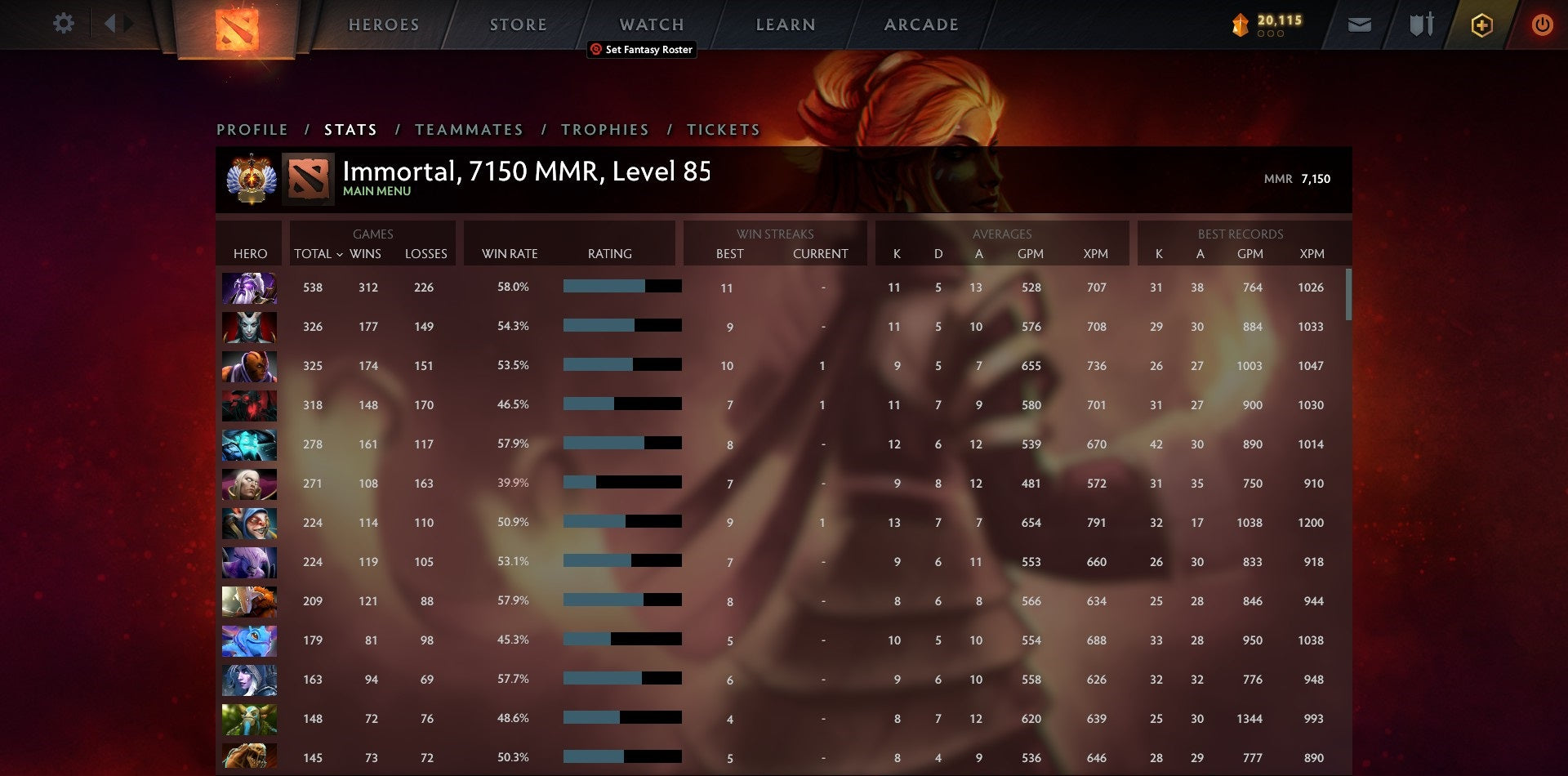Click the Shadow Fiend hero portrait
This screenshot has height=776, width=1568.
click(x=249, y=404)
